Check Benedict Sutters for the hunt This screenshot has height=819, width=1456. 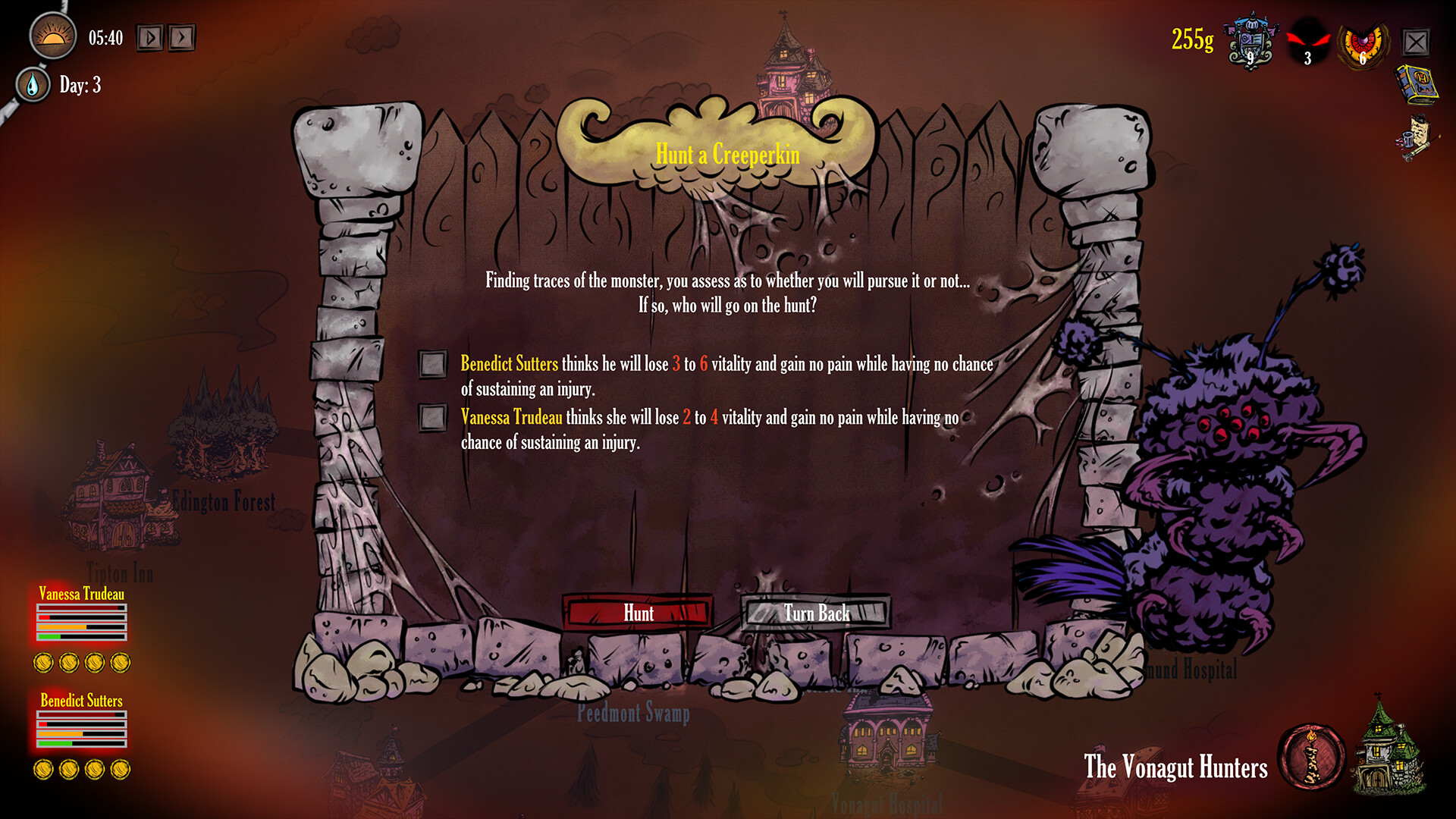point(431,365)
